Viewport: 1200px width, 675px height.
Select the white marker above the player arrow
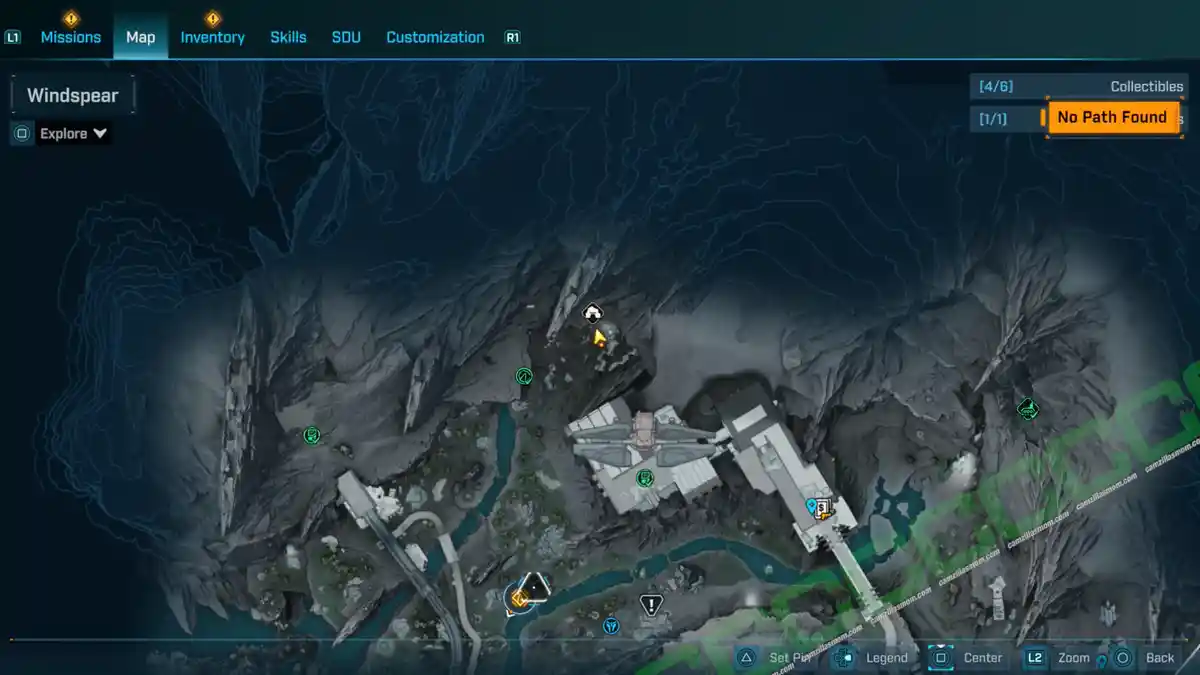592,312
